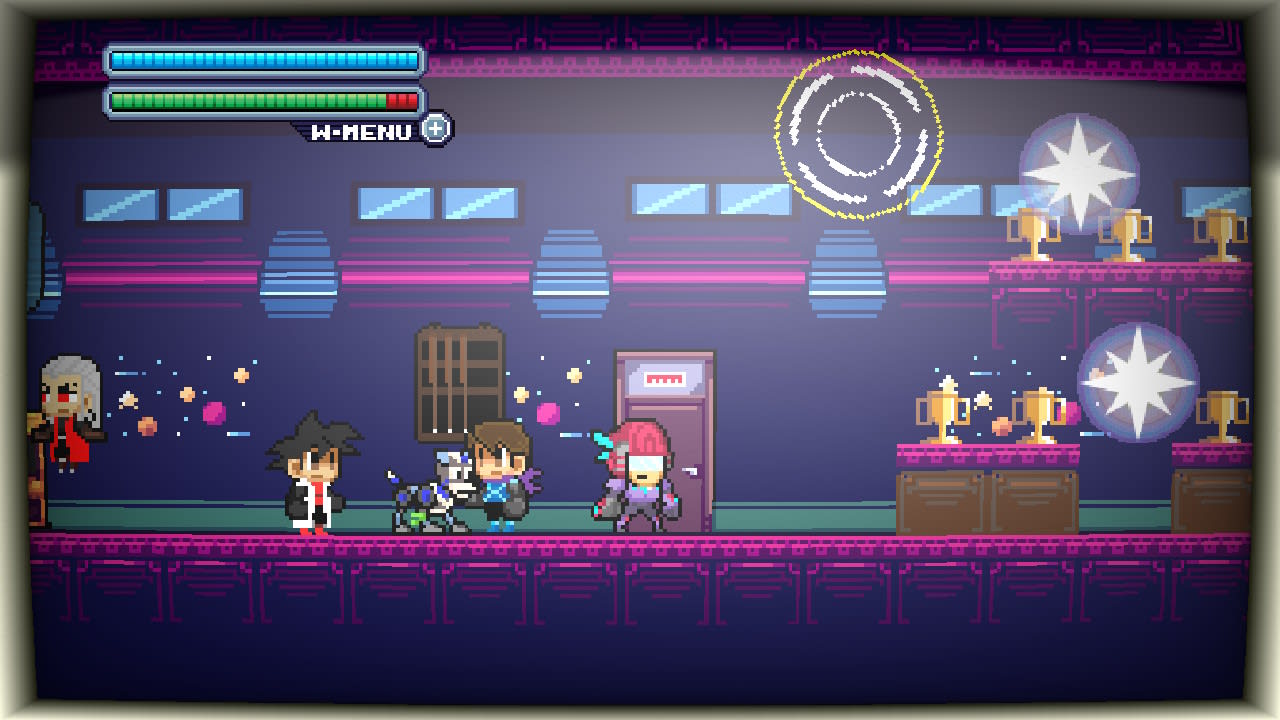The image size is (1280, 720).
Task: Click the plus icon beside W-MENU
Action: coord(436,129)
